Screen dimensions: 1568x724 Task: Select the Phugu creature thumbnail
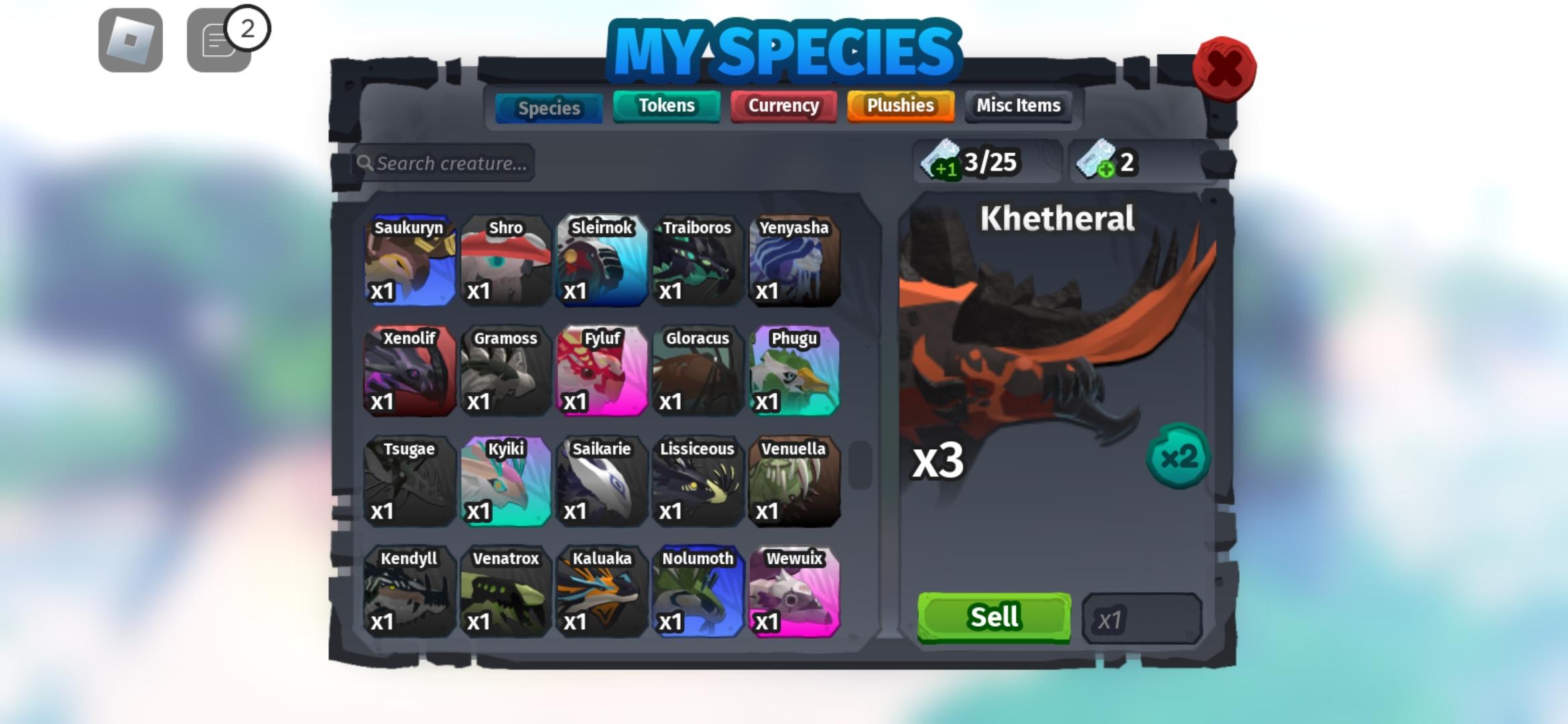(794, 374)
